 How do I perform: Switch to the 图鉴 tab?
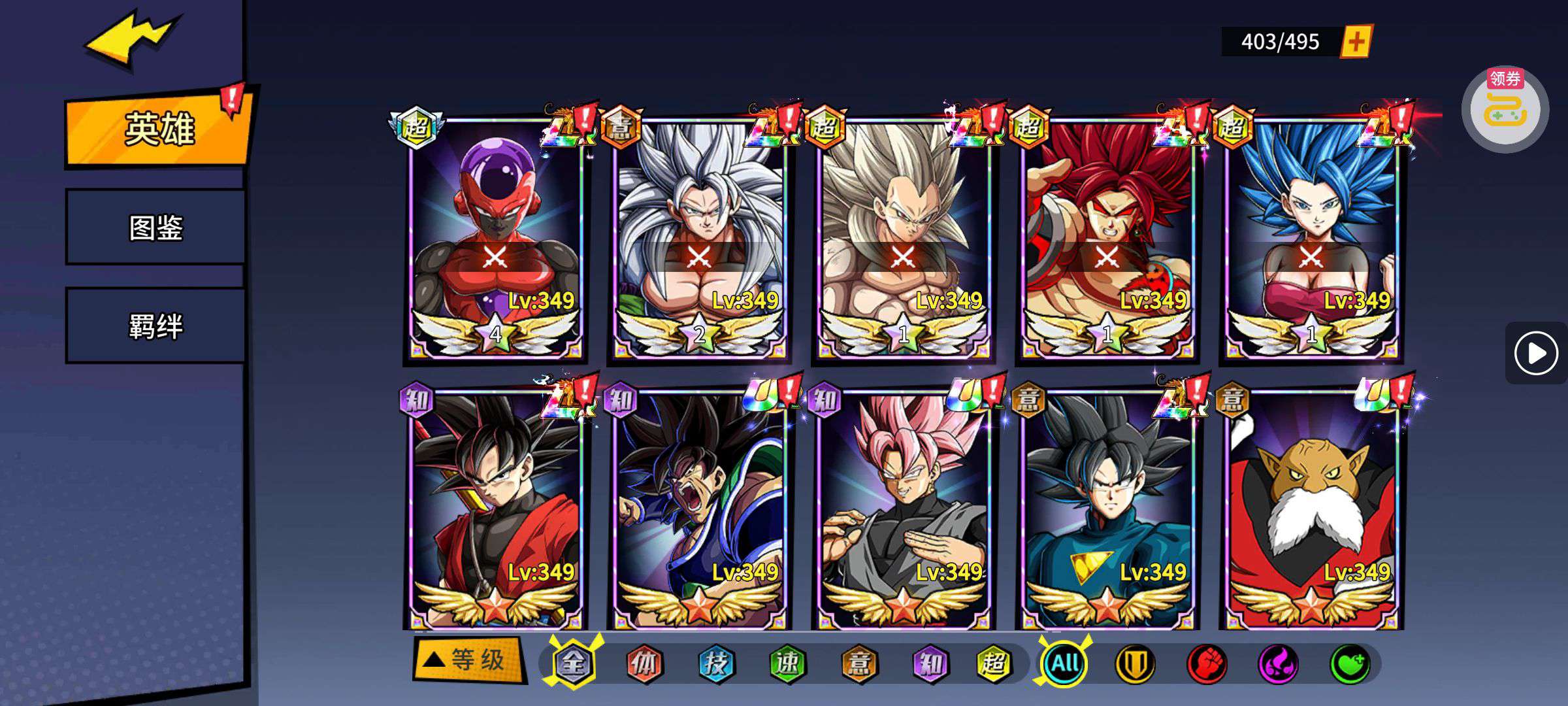155,227
